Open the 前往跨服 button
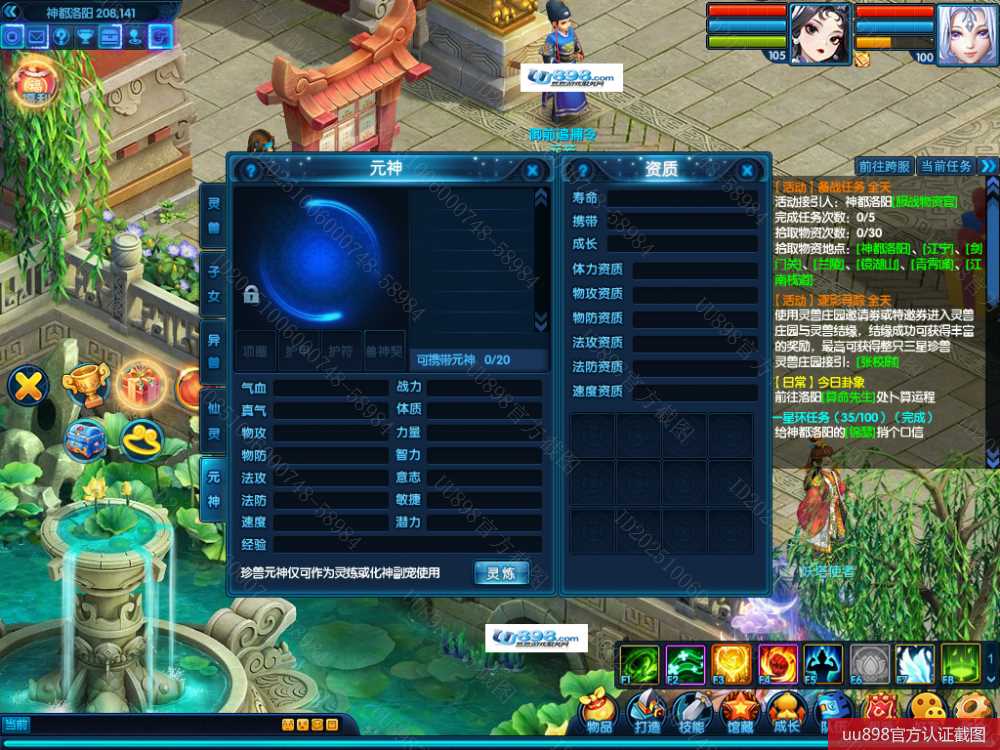 tap(885, 166)
